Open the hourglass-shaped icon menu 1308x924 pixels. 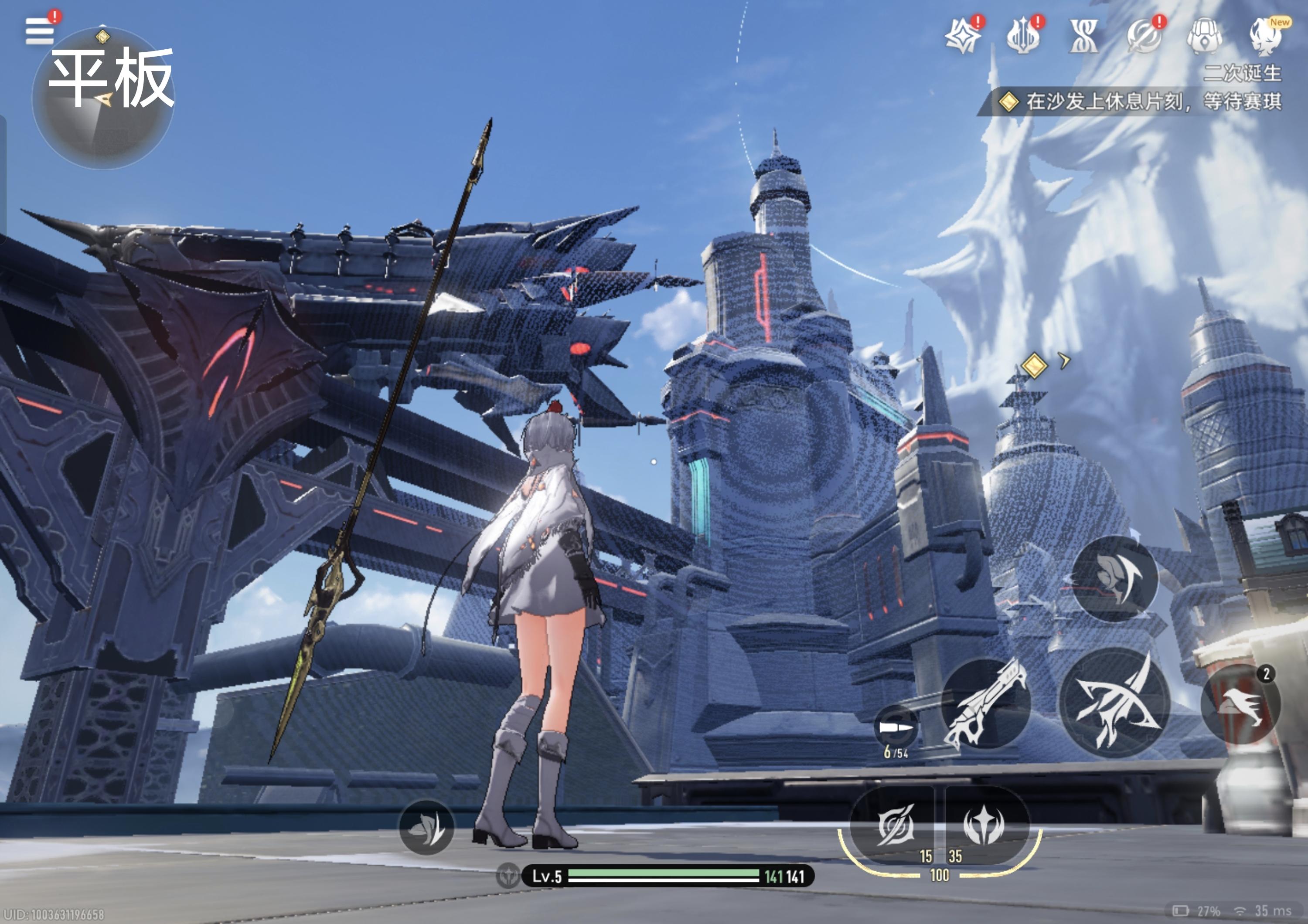tap(1083, 36)
